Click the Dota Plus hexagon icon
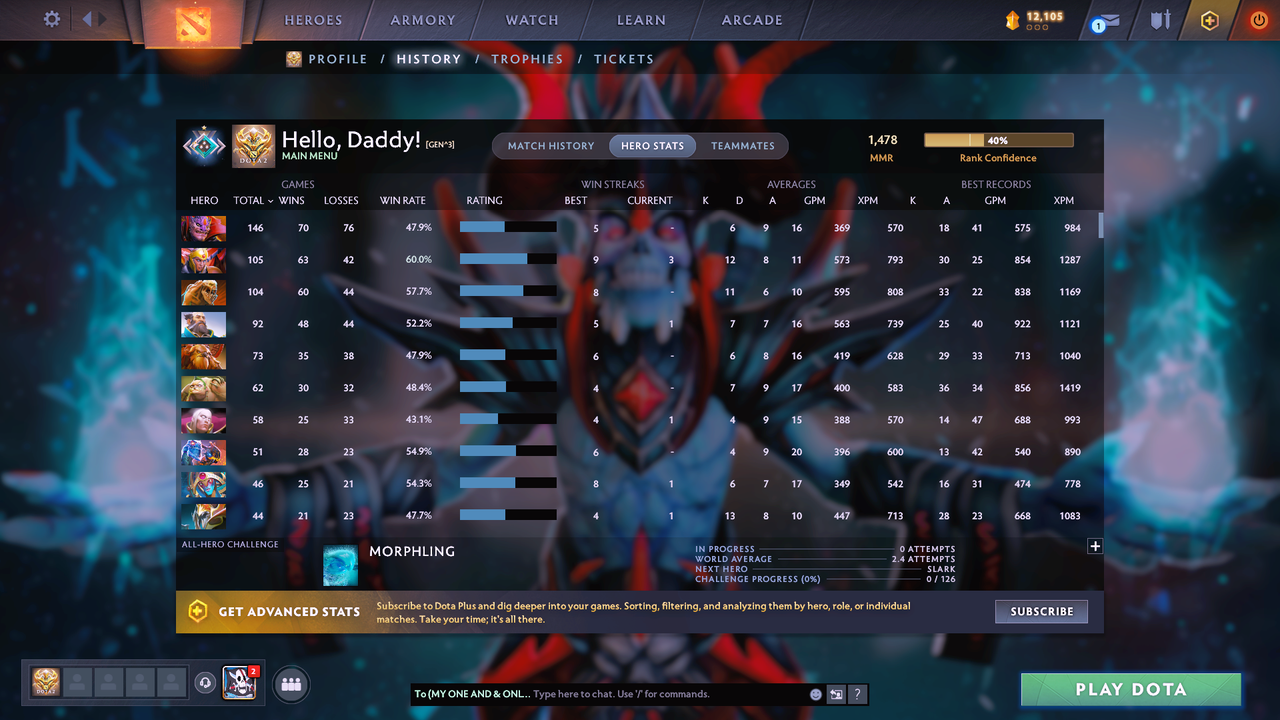1280x720 pixels. click(x=1209, y=19)
